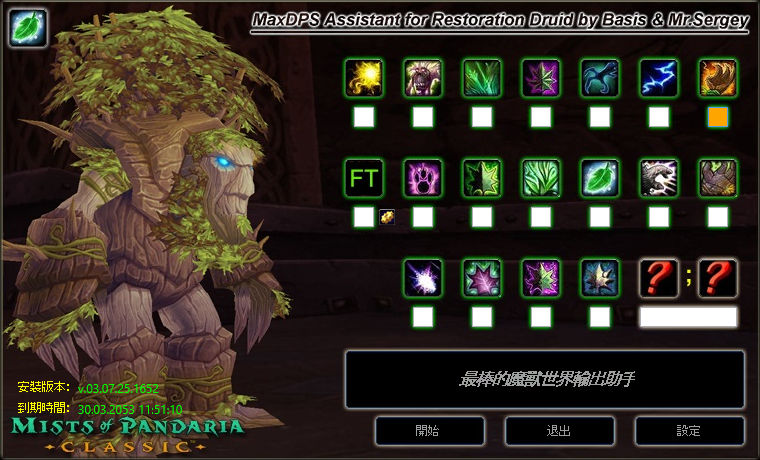Image resolution: width=760 pixels, height=460 pixels.
Task: Select the purple paw print ability icon
Action: click(423, 178)
